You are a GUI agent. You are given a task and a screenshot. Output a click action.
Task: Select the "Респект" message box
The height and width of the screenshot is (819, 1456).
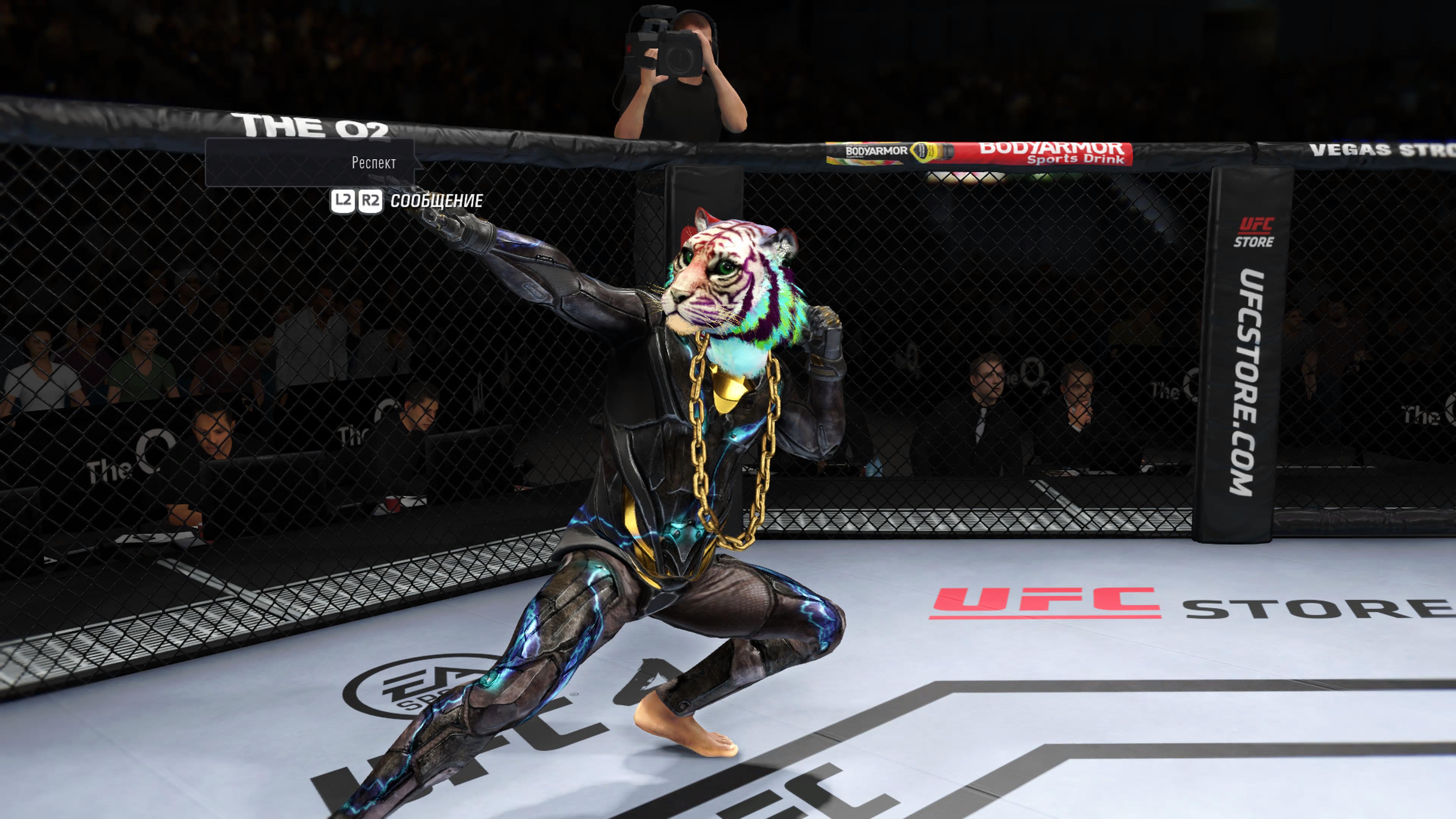310,163
